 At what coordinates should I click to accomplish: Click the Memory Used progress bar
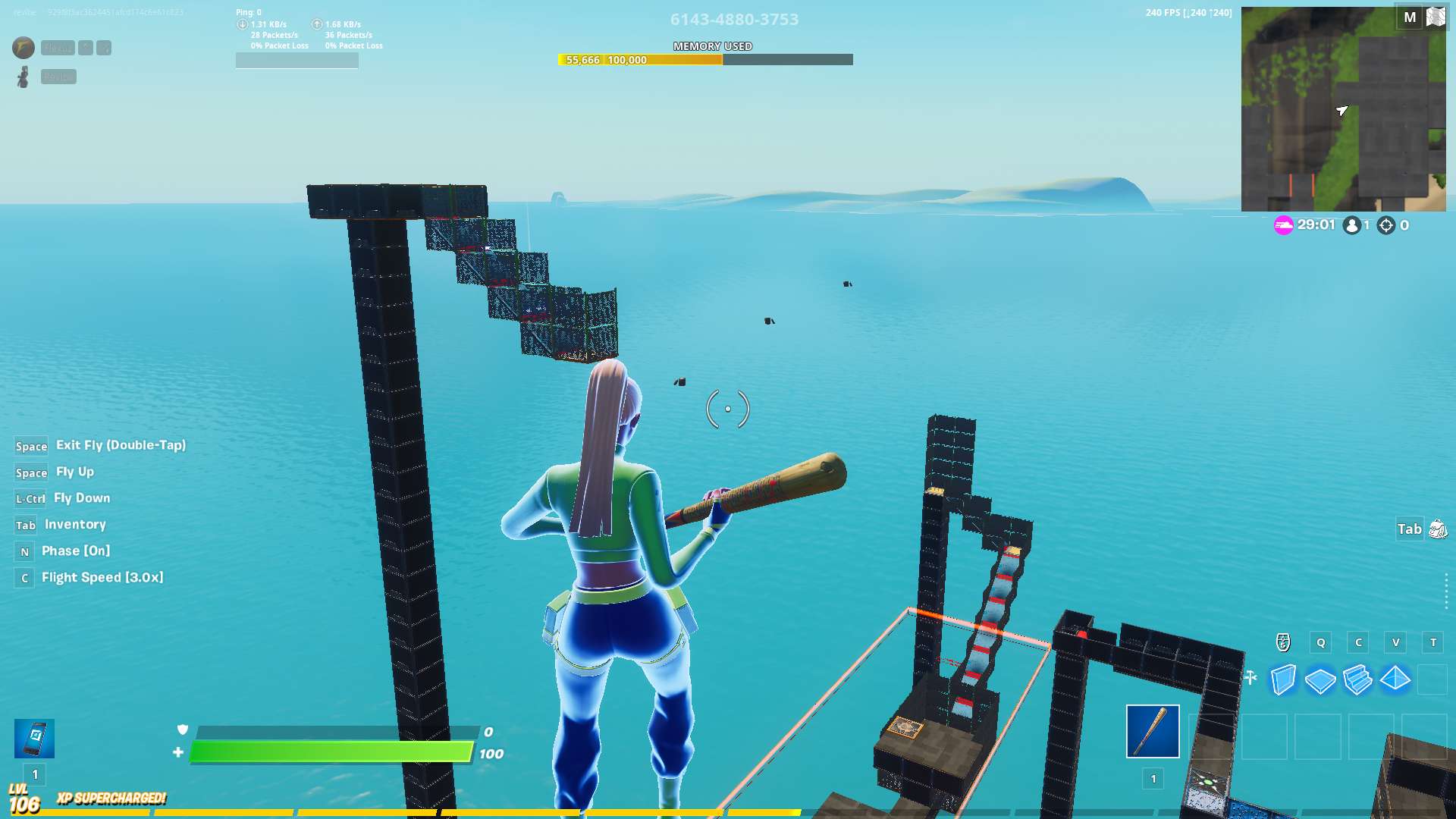pyautogui.click(x=705, y=59)
